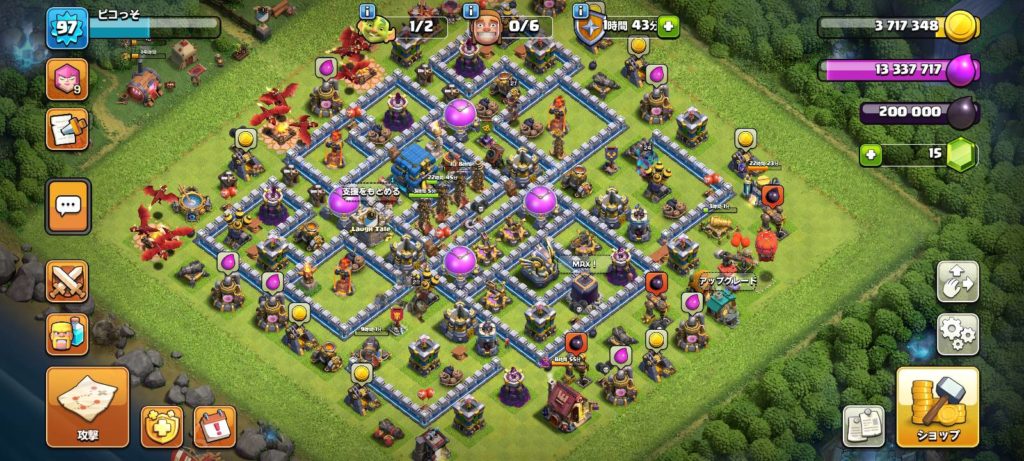The image size is (1024, 461).
Task: Tap the 攻撃 attack map button
Action: [87, 407]
